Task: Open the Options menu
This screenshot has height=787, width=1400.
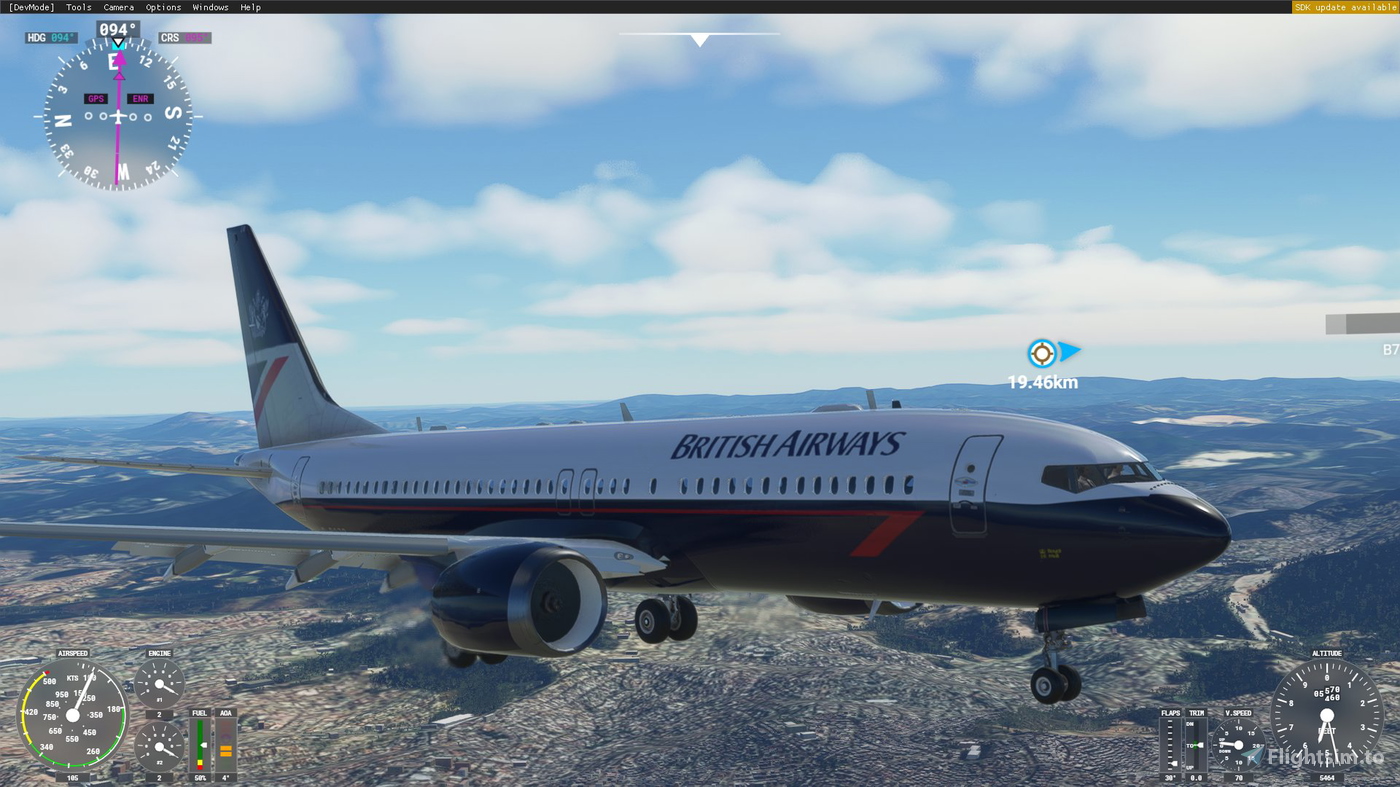Action: click(163, 5)
